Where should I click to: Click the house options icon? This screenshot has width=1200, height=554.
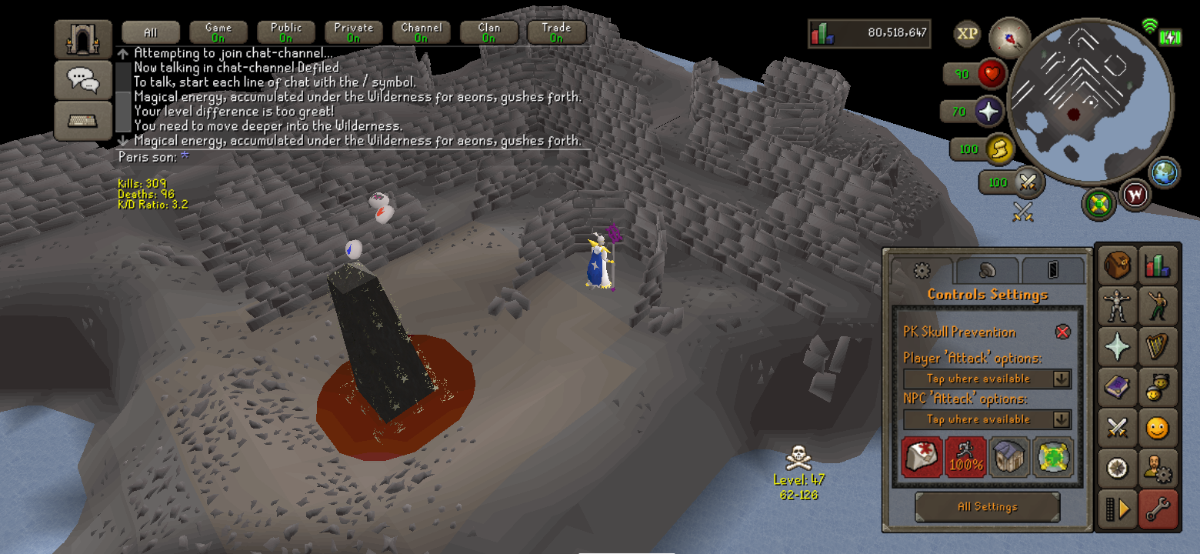[x=1009, y=457]
